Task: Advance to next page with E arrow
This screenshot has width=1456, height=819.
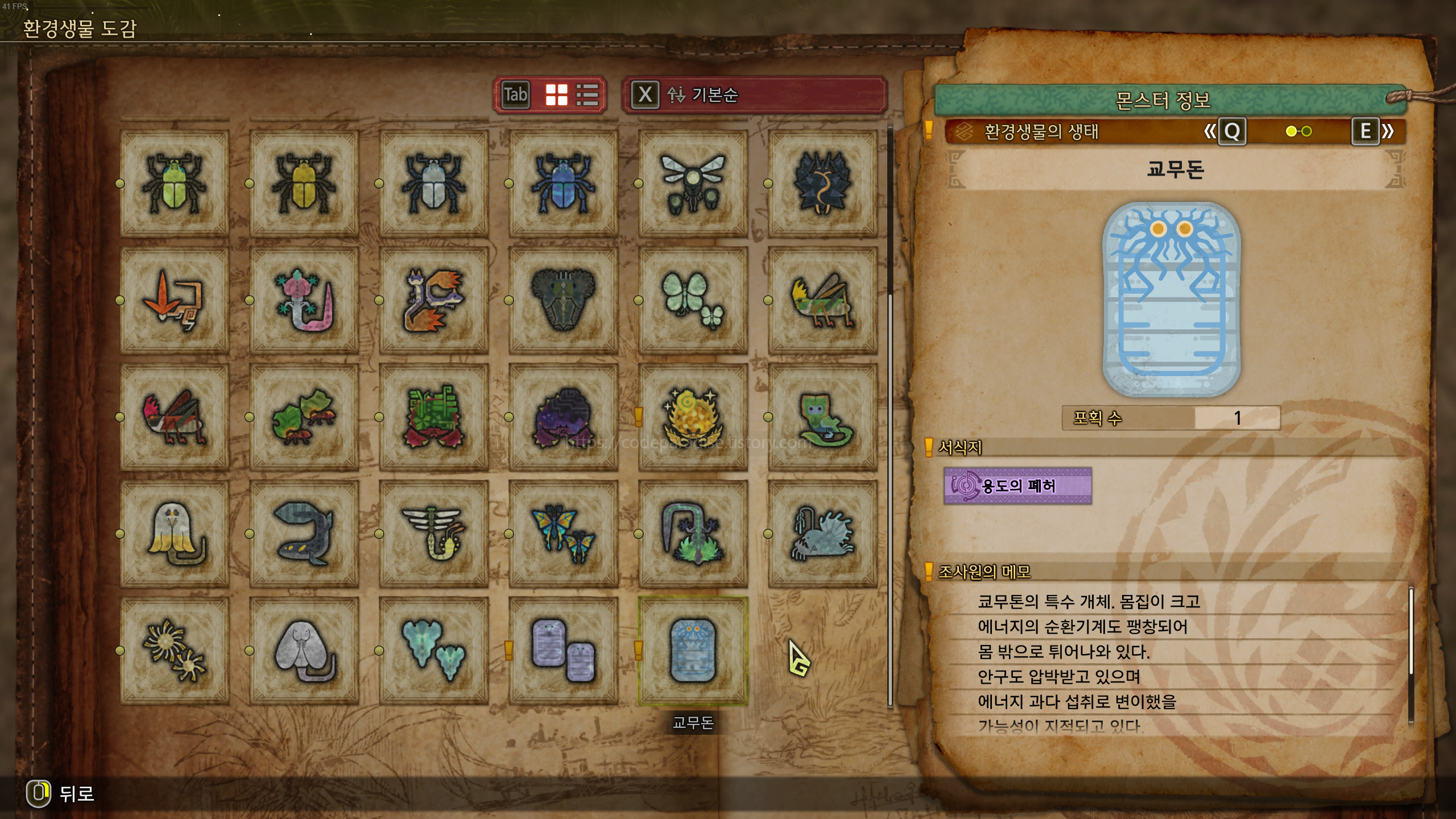Action: (x=1367, y=131)
